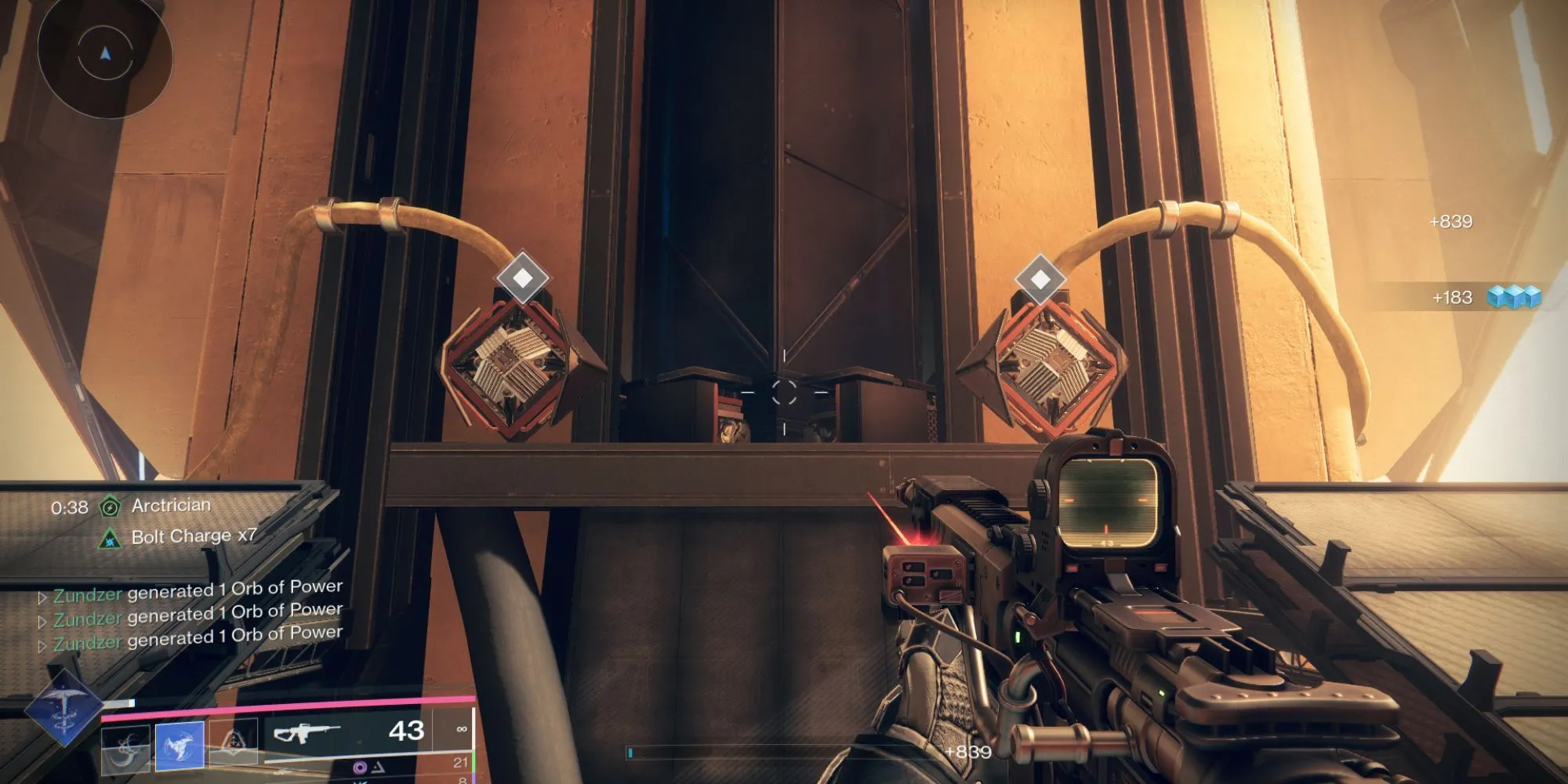1568x784 pixels.
Task: Click the blue glimmer cubes reward icon
Action: pos(1514,297)
